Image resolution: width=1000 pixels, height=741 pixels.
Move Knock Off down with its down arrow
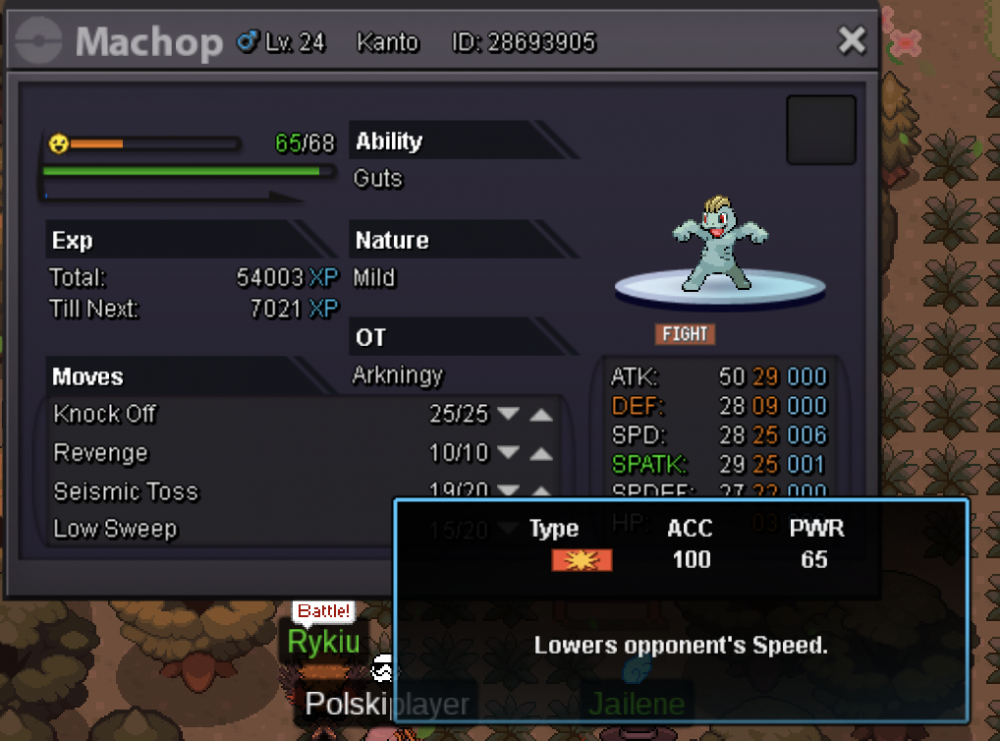coord(509,414)
